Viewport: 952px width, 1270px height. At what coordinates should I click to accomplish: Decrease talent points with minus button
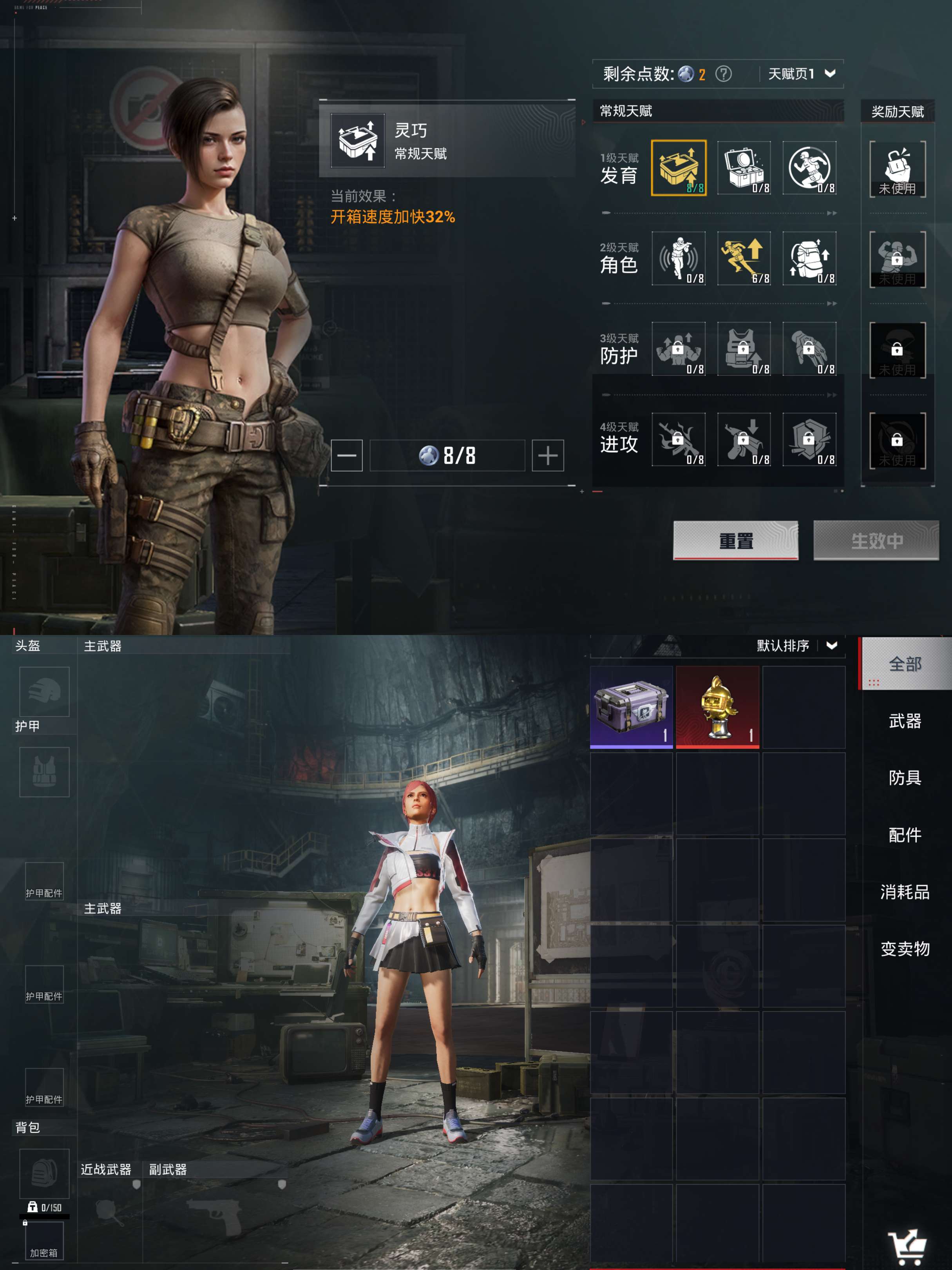tap(347, 456)
